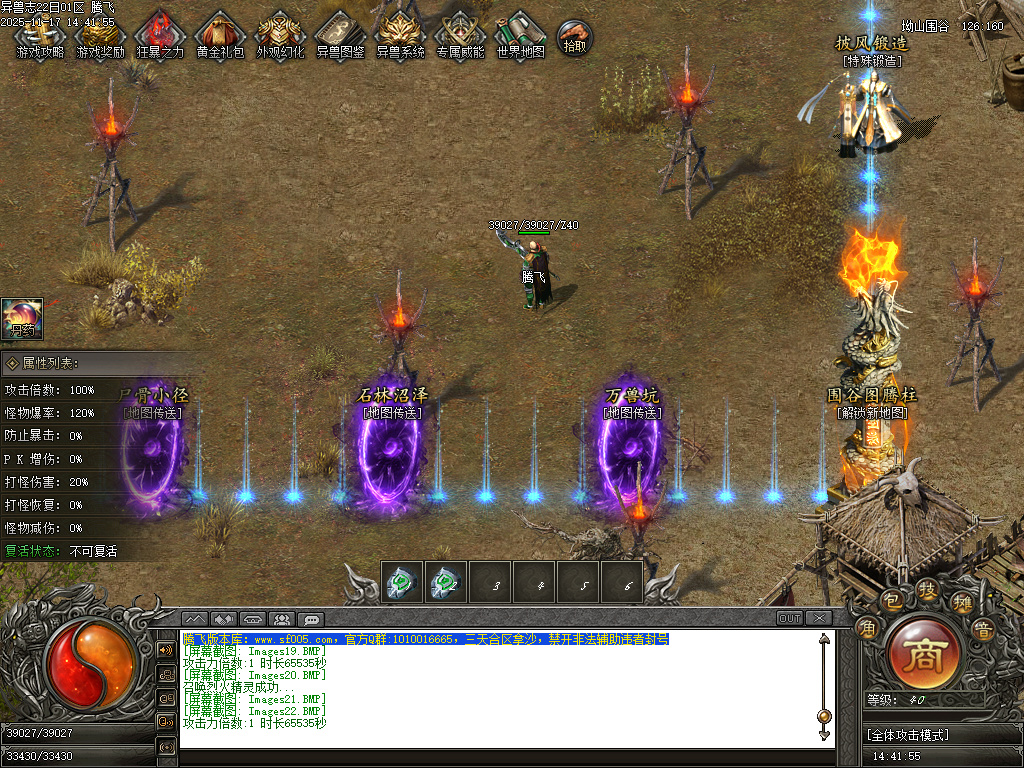The image size is (1024, 768).
Task: Open the 黄金礼包 gift pack
Action: point(220,35)
